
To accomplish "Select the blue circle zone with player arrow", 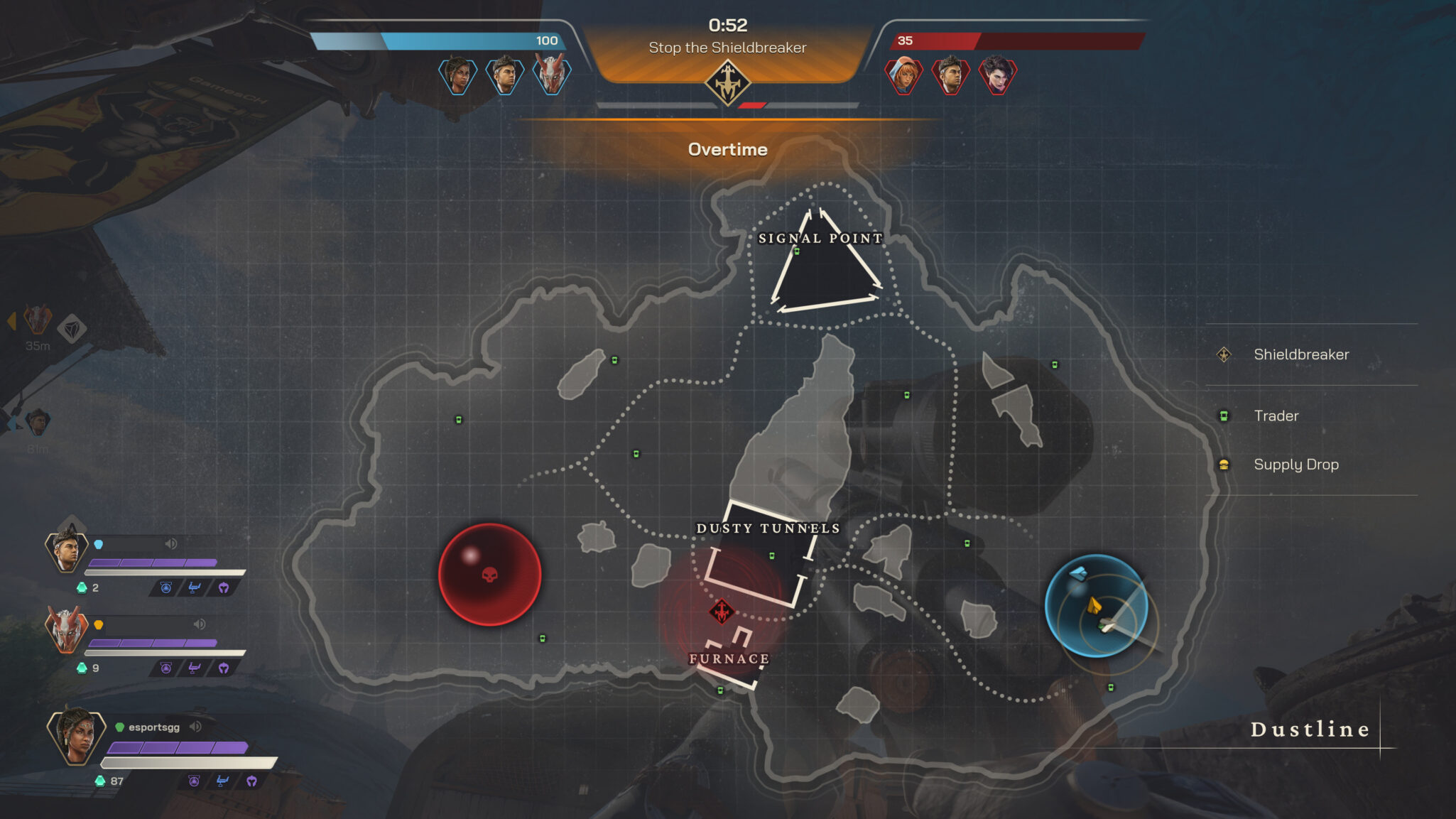I will pos(1095,605).
